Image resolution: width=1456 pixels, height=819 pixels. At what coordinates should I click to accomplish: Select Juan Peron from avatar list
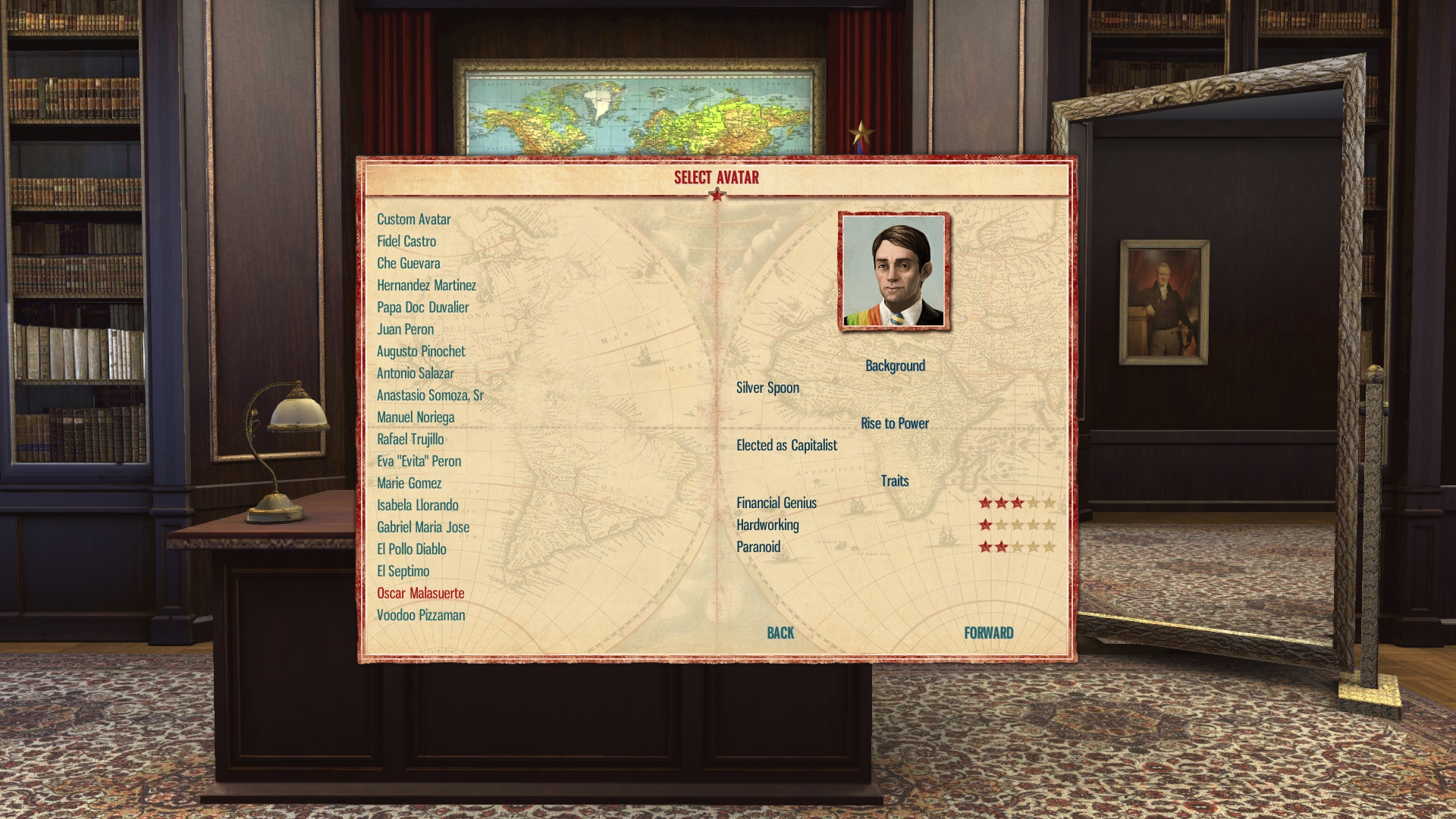pyautogui.click(x=405, y=329)
